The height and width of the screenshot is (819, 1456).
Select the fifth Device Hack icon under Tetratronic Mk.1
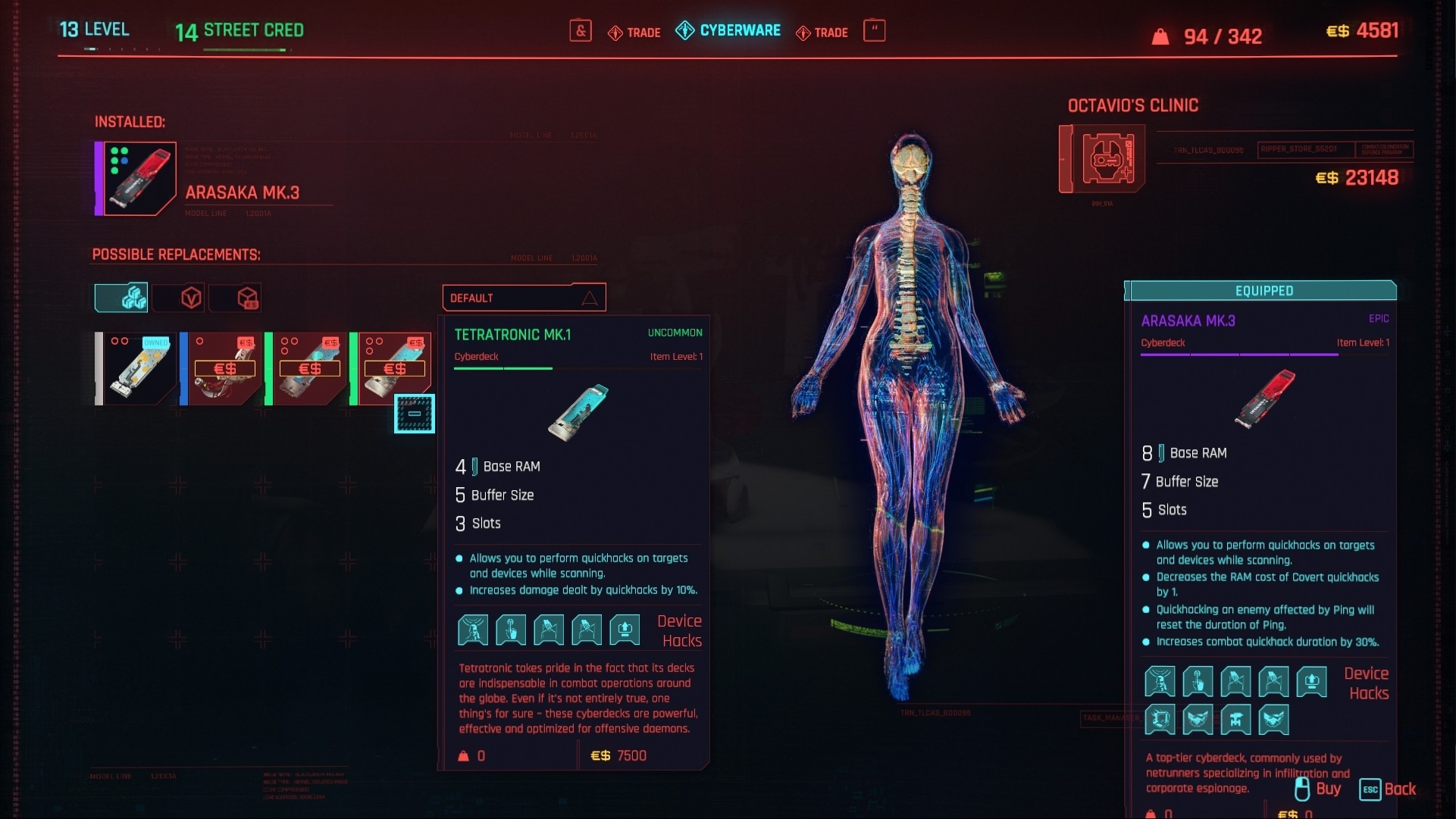[x=624, y=630]
